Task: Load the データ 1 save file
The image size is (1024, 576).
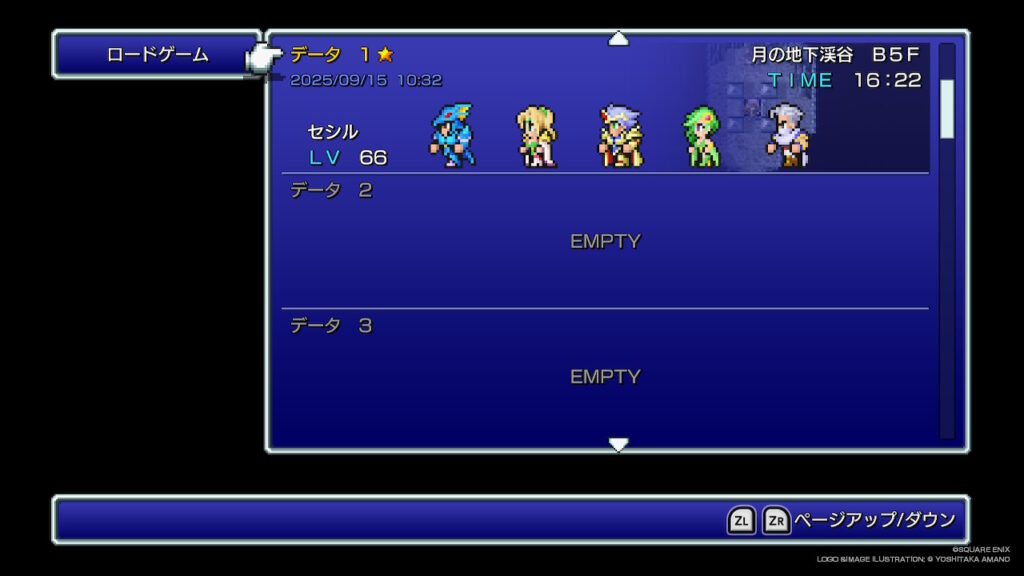Action: (604, 107)
